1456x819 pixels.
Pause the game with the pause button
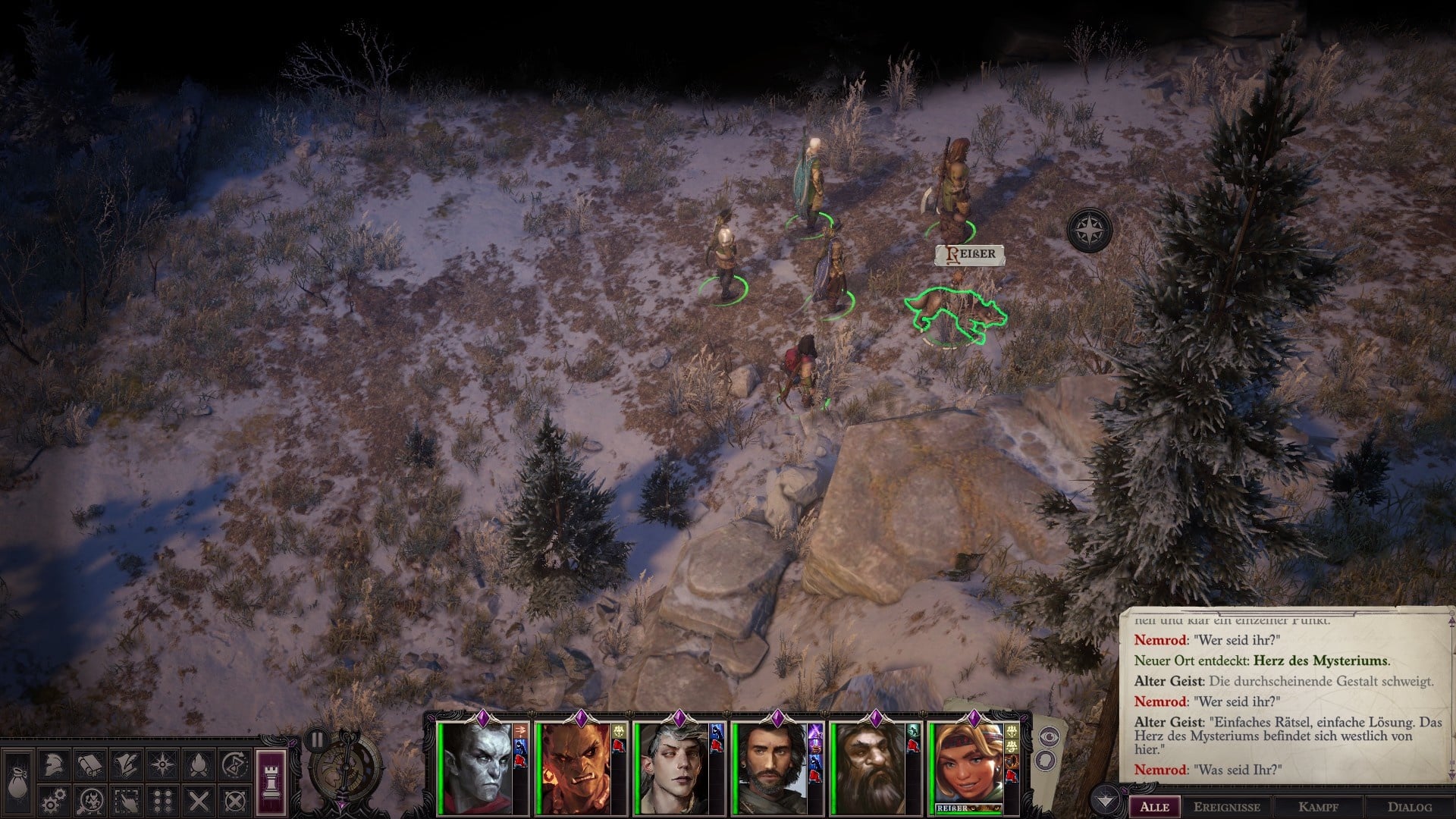[x=317, y=739]
